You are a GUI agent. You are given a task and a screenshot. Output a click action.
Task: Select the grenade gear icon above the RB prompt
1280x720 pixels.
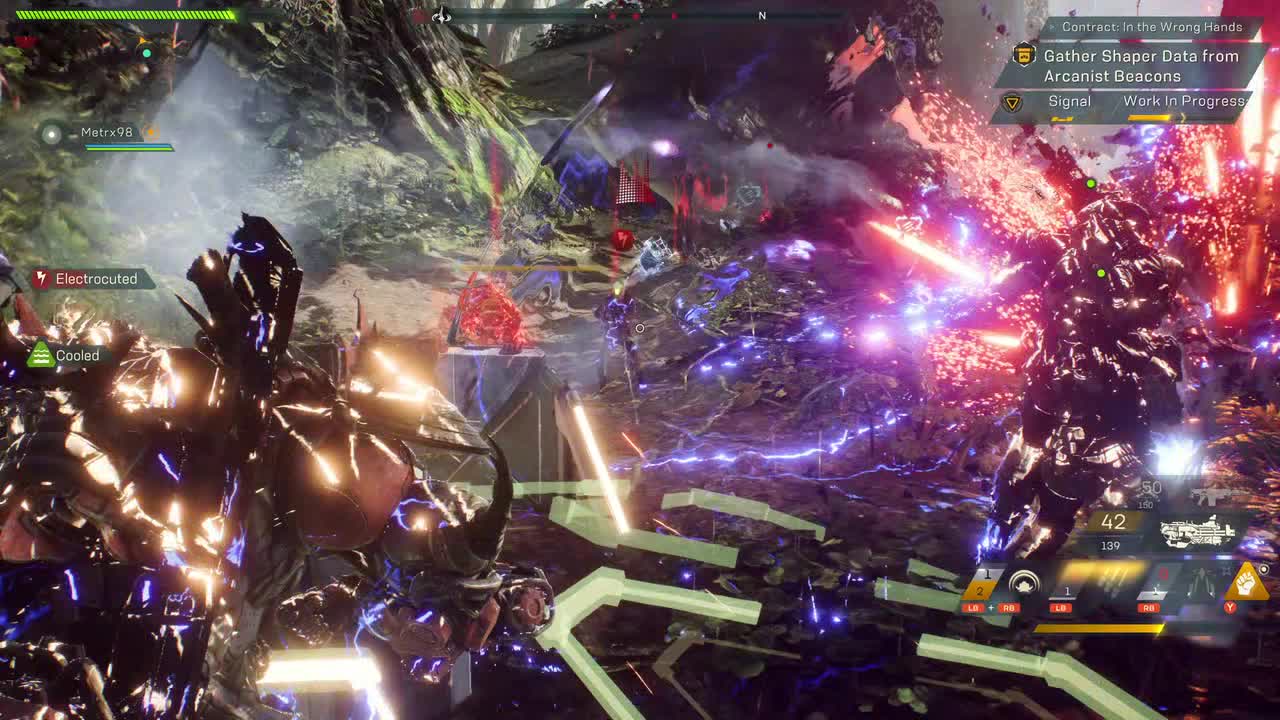pos(1154,591)
